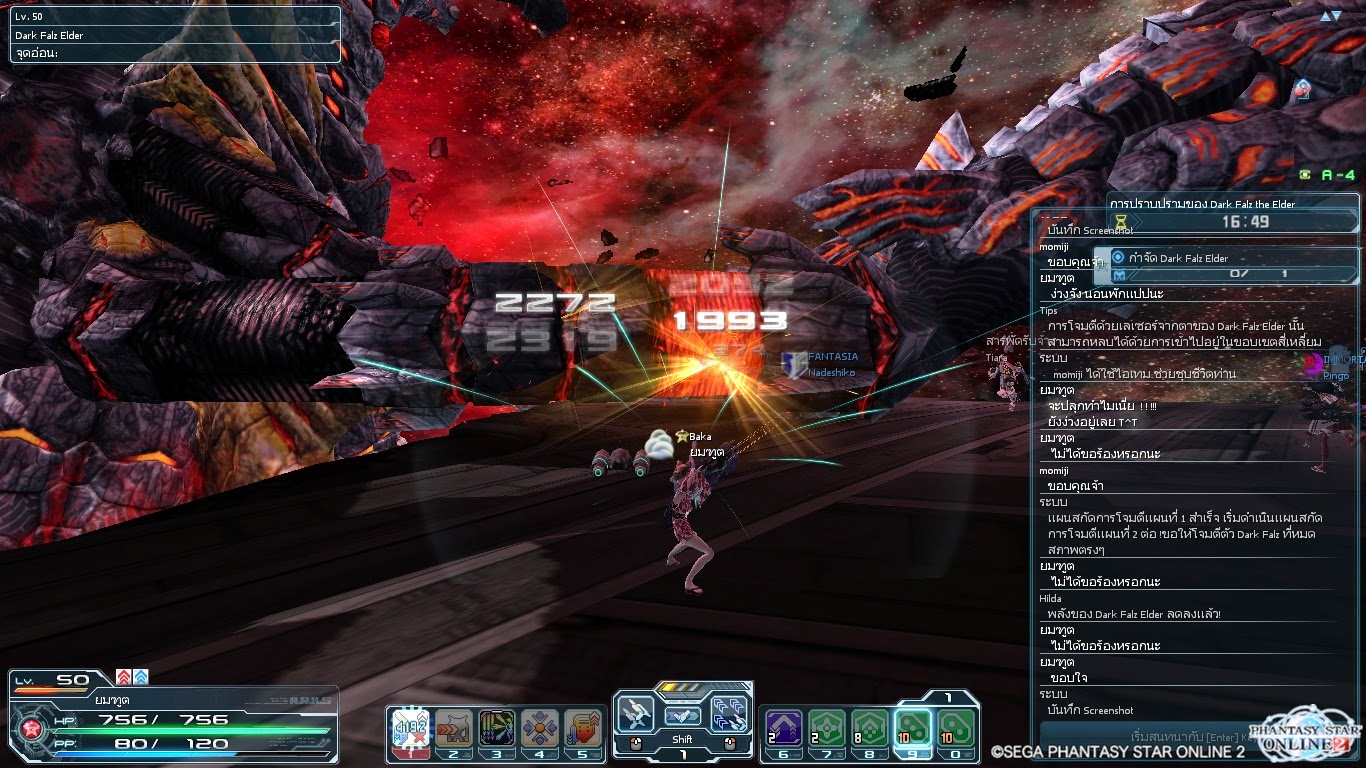Click the quest target marker icon before Dark Falz Elder
Image resolution: width=1366 pixels, height=768 pixels.
coord(1120,259)
